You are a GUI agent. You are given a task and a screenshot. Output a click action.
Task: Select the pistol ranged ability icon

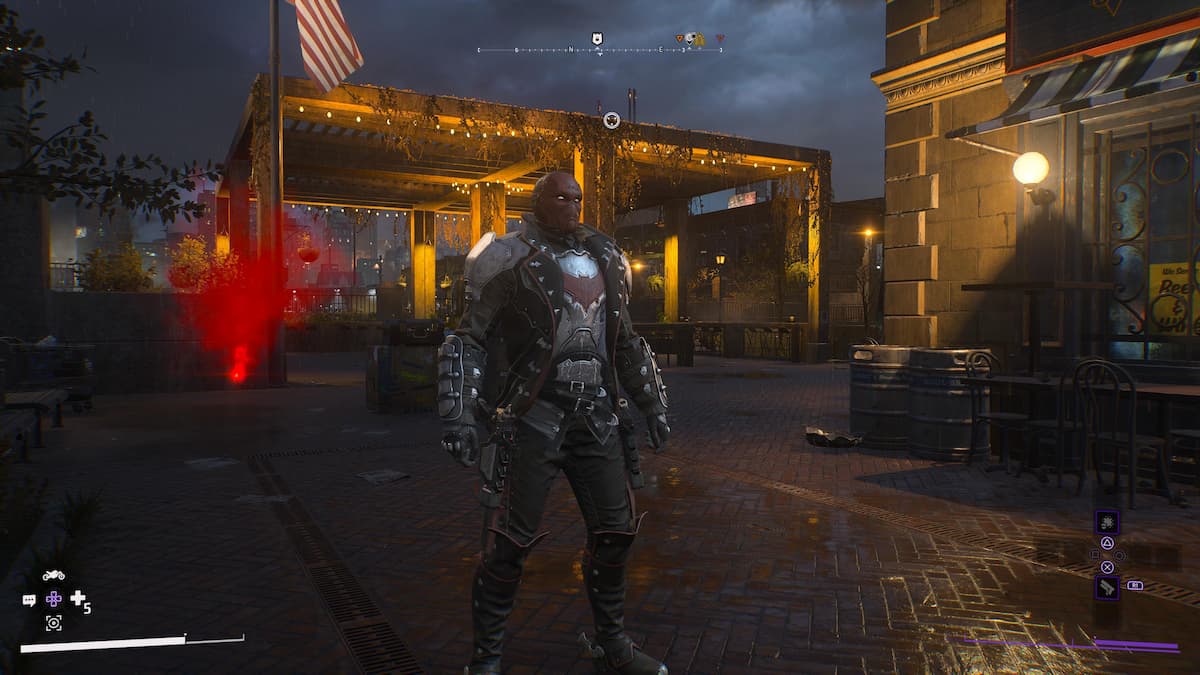click(1107, 587)
